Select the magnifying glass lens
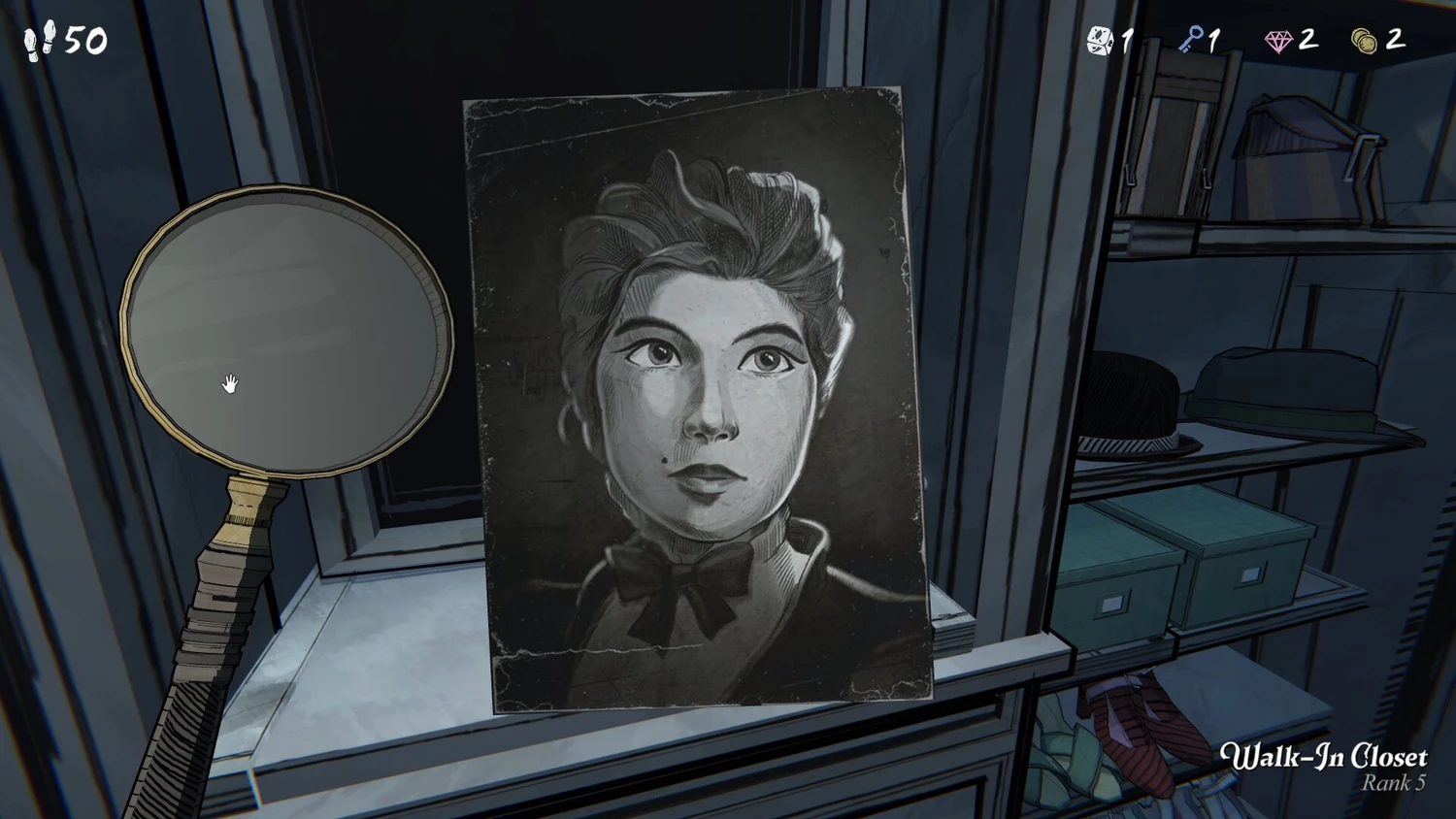Viewport: 1456px width, 819px height. click(287, 328)
